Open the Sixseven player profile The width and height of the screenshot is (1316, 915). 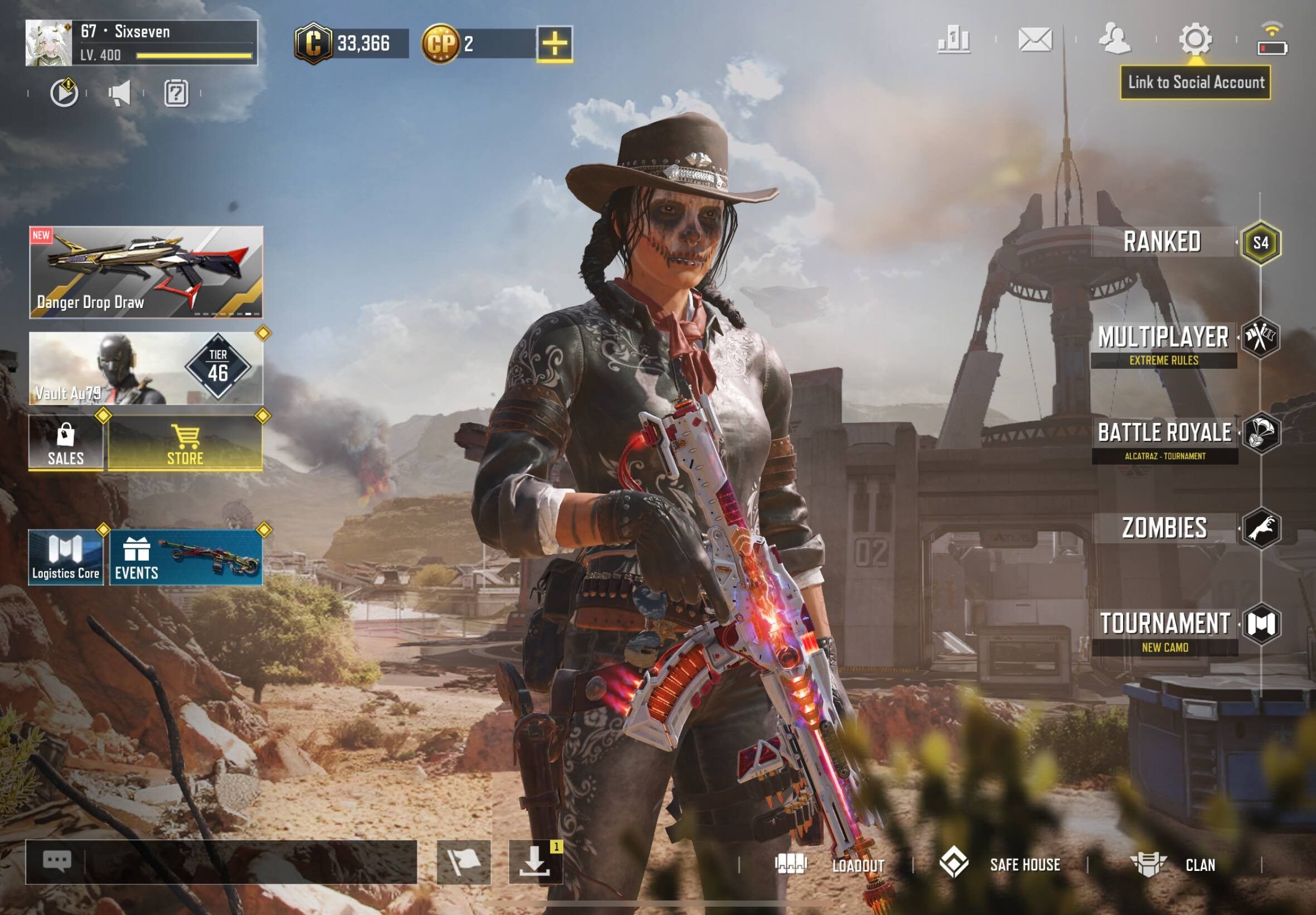tap(141, 43)
